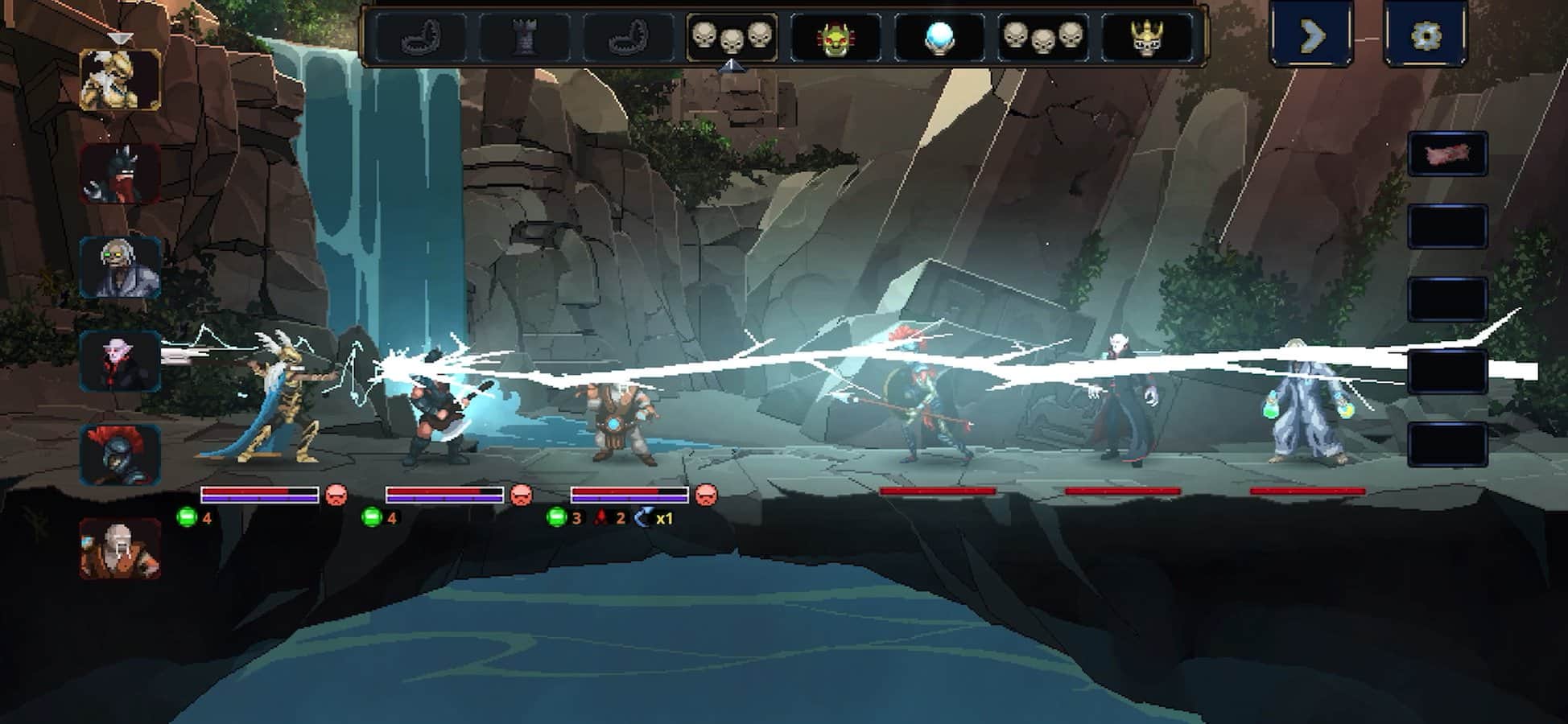The height and width of the screenshot is (724, 1568).
Task: Select the pale vampire portrait
Action: click(x=120, y=361)
